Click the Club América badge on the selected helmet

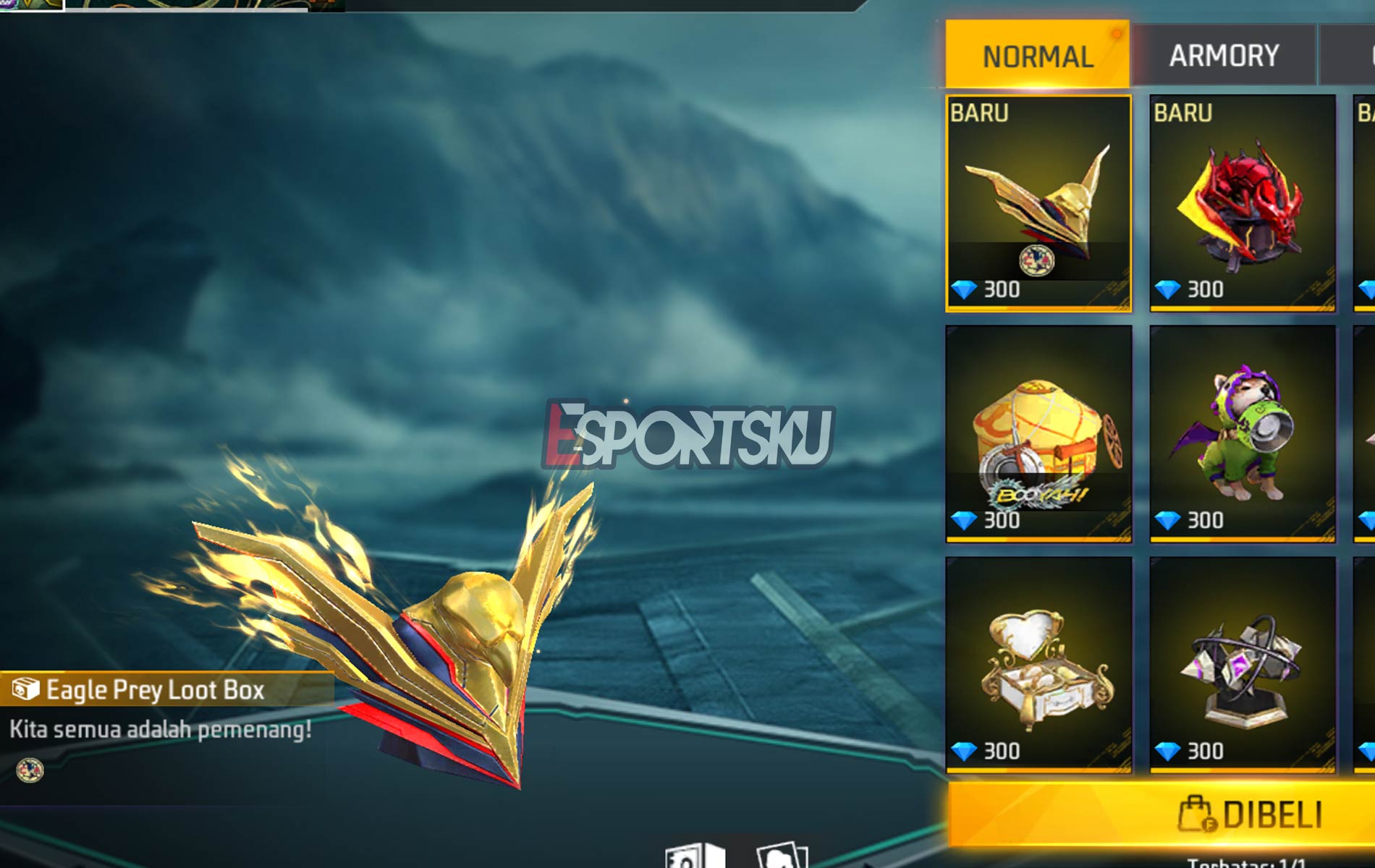[x=1038, y=259]
